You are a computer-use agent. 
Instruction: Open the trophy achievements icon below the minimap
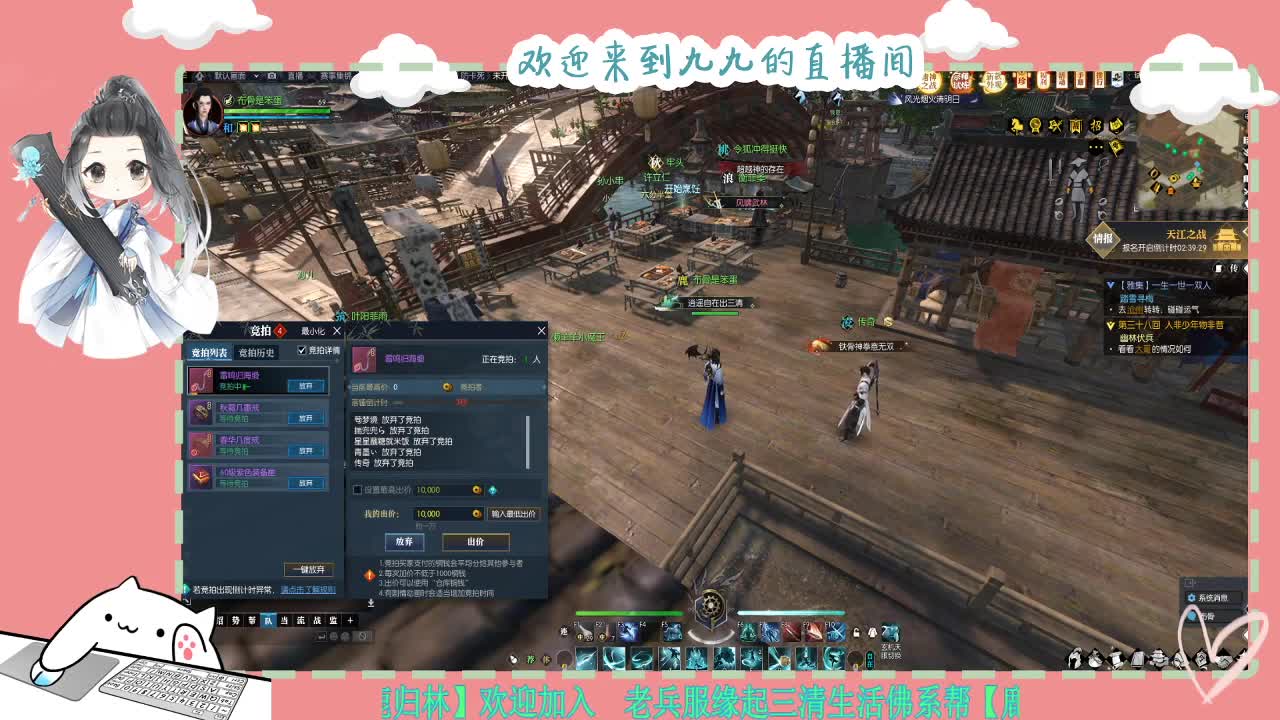(1036, 126)
